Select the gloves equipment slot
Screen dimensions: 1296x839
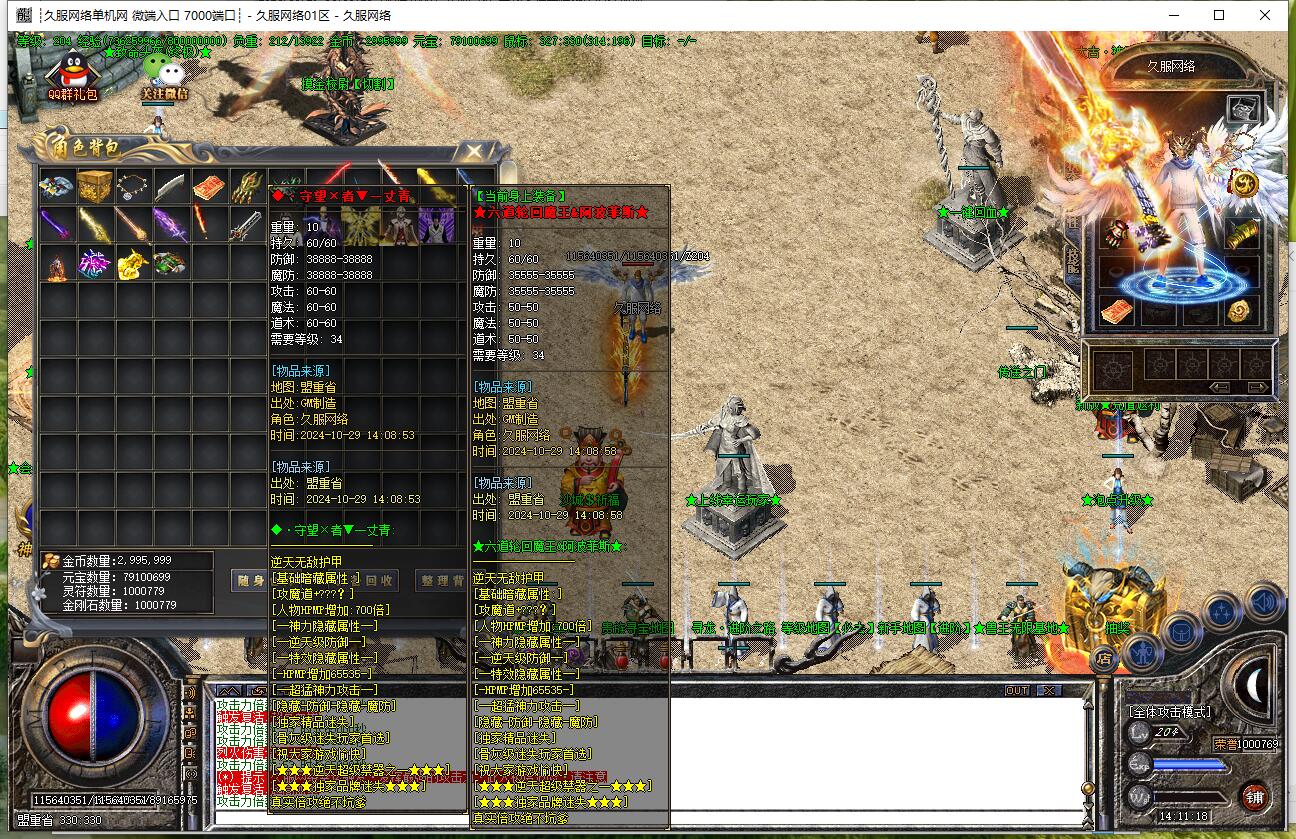(x=1116, y=234)
